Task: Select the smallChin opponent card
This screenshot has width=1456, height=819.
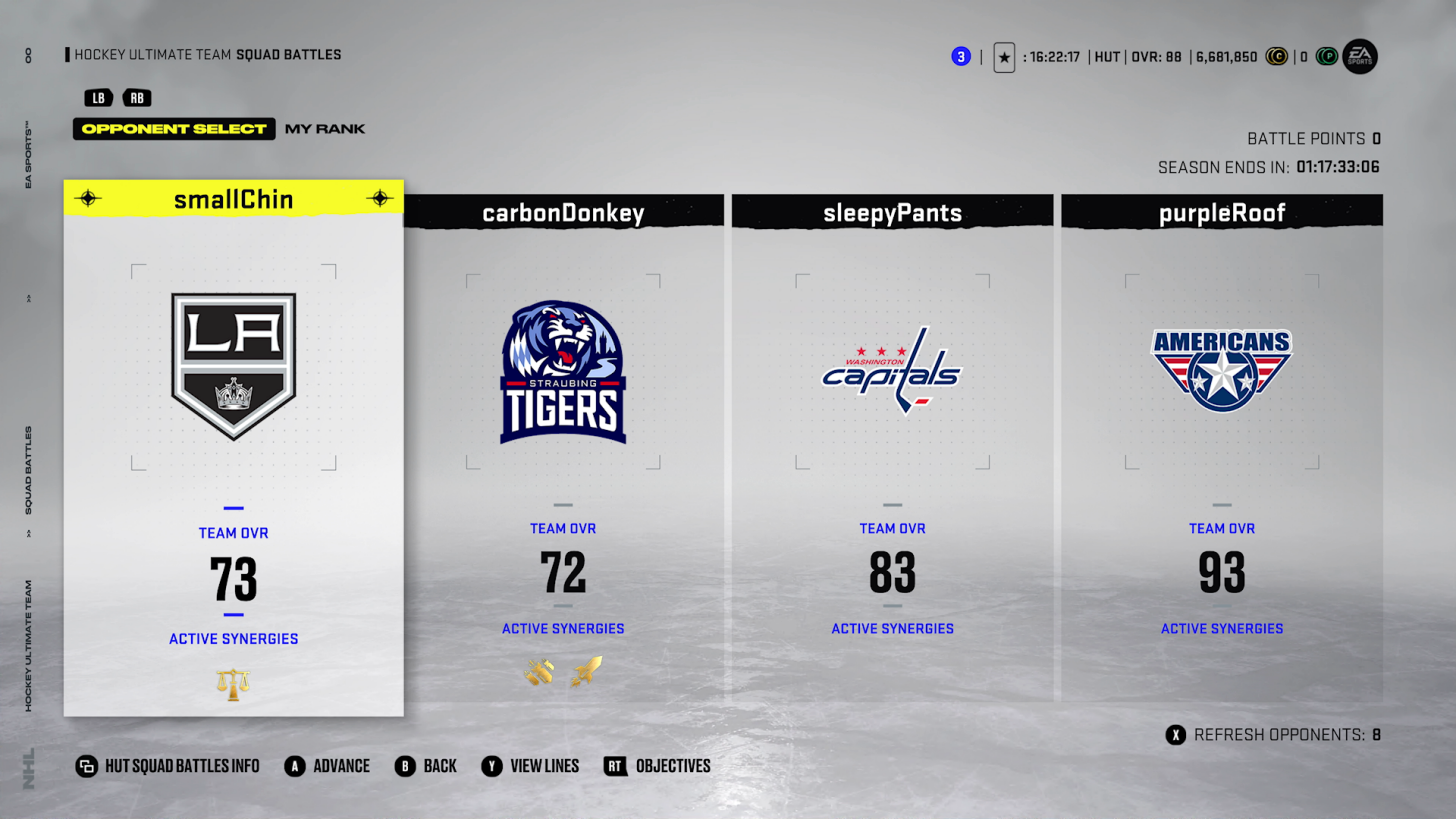Action: (233, 447)
